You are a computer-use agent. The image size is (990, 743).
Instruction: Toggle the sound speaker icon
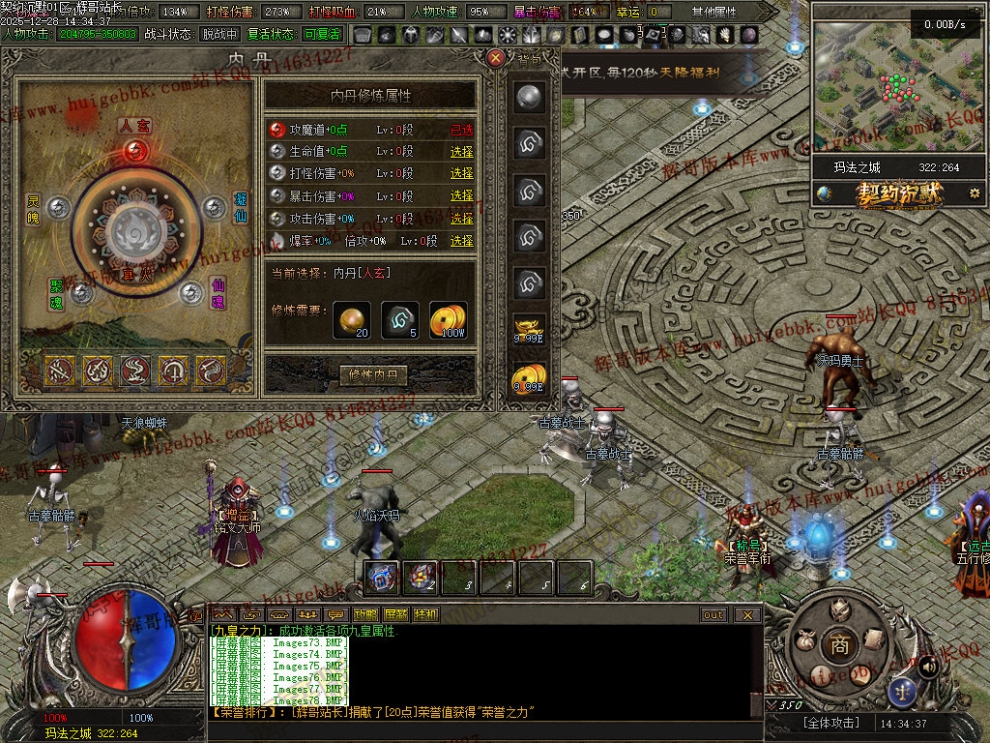pyautogui.click(x=928, y=665)
